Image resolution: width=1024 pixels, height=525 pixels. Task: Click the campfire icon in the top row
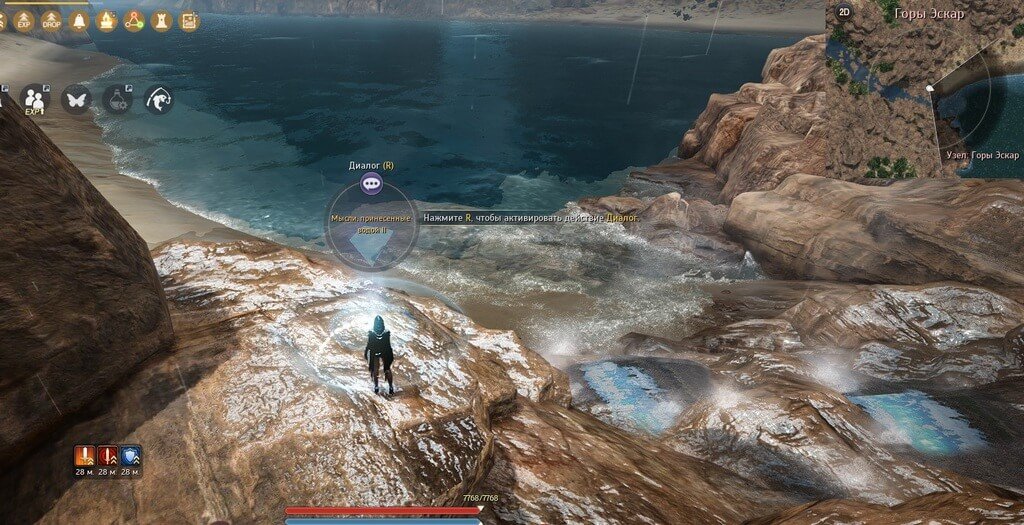[x=106, y=19]
